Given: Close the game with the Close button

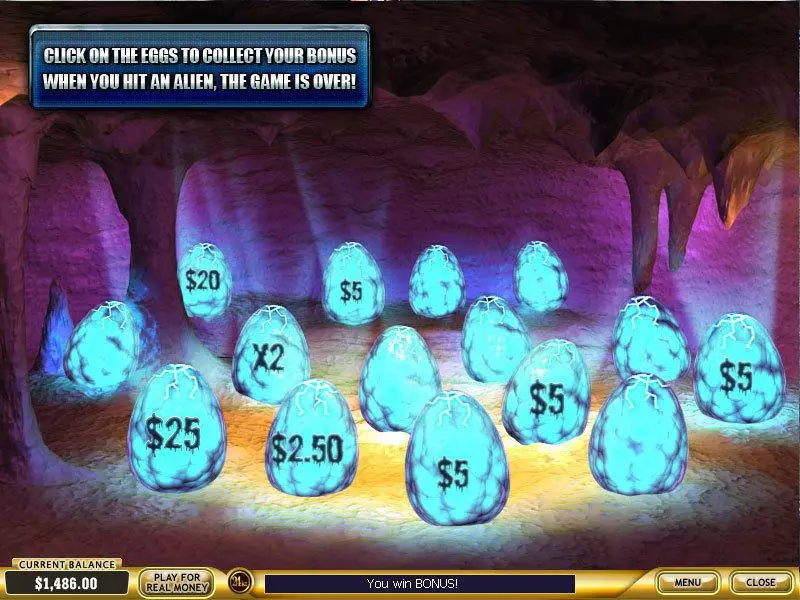Looking at the screenshot, I should pyautogui.click(x=760, y=582).
